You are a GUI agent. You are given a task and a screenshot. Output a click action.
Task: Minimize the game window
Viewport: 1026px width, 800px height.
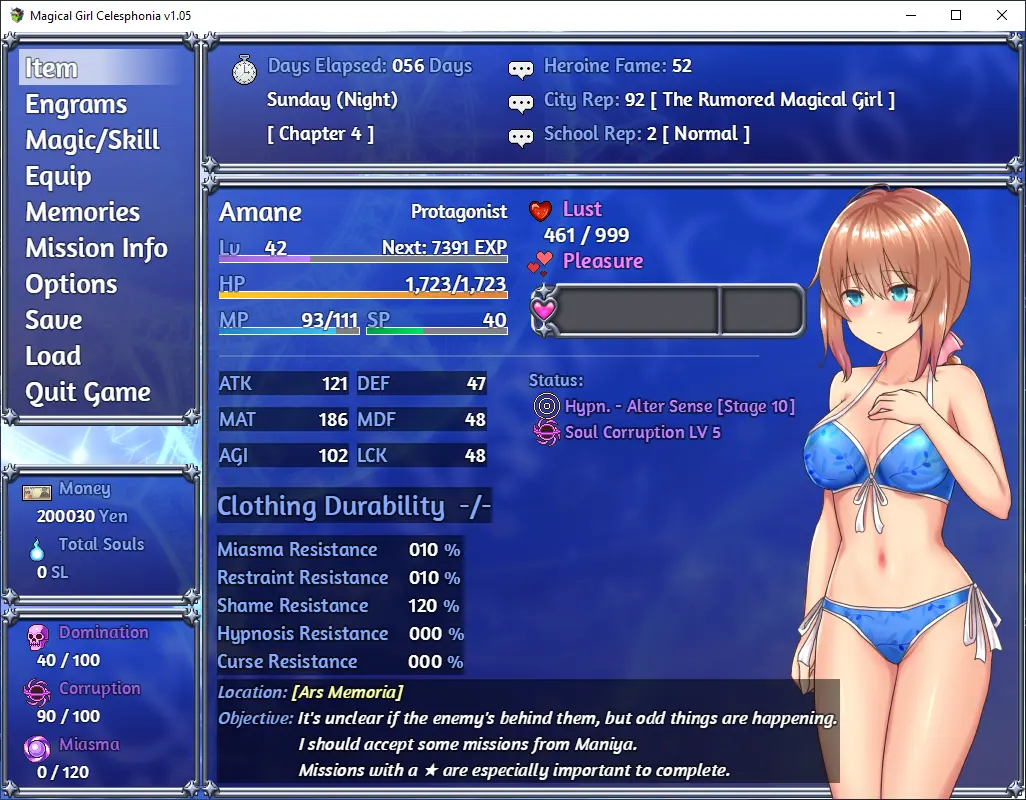(910, 15)
